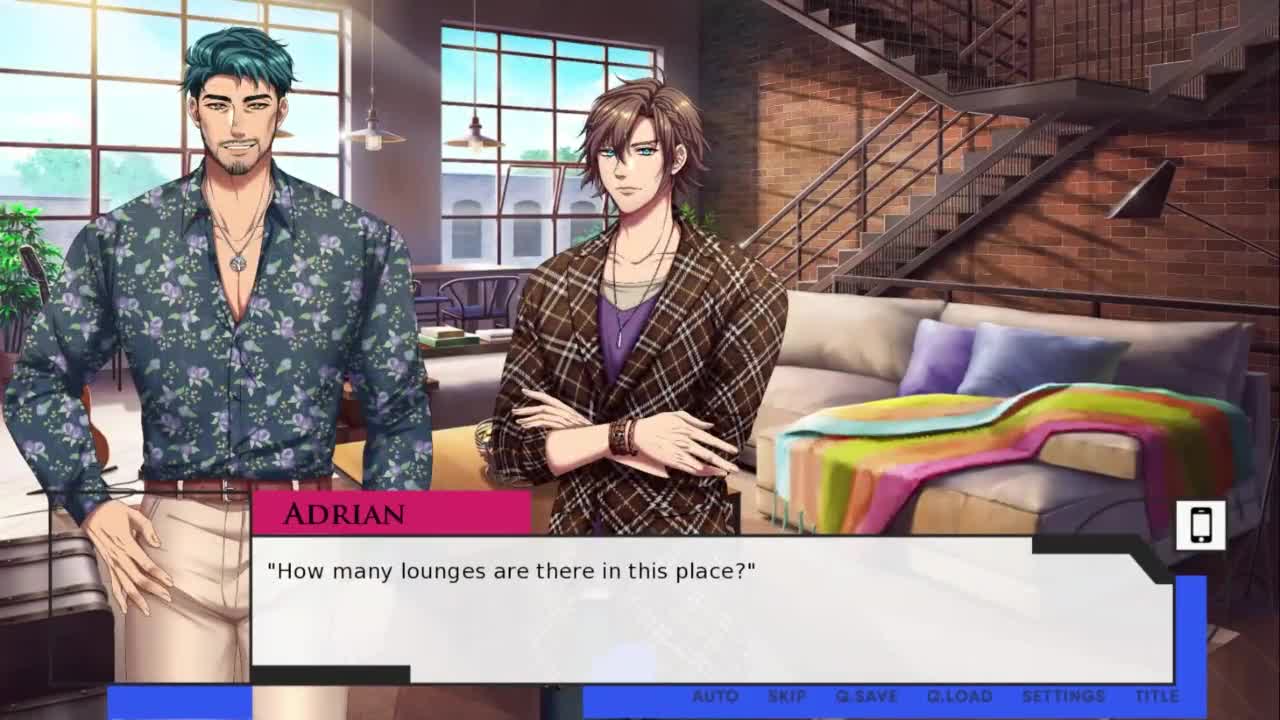
Task: Activate the SKIP button
Action: (787, 696)
